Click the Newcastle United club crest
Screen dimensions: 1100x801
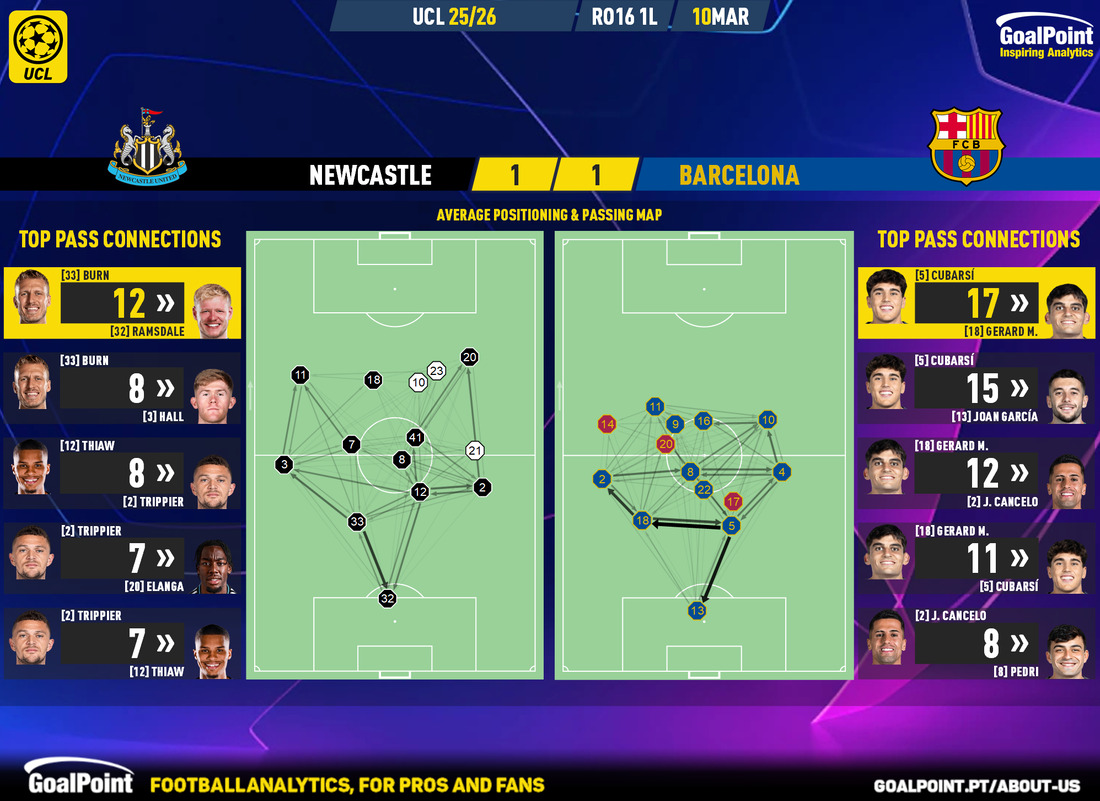tap(148, 146)
